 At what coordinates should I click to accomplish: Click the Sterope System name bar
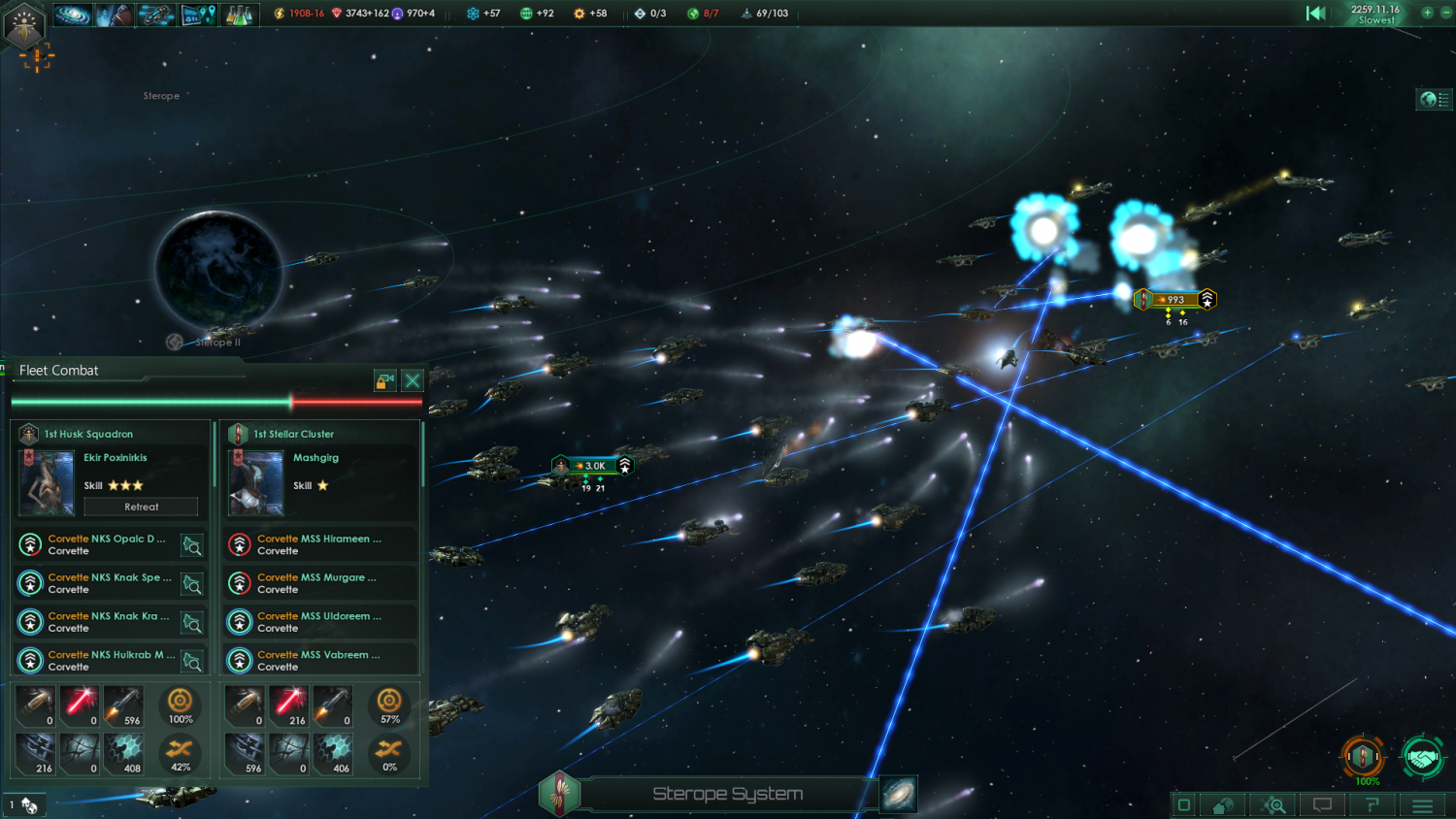coord(728,793)
